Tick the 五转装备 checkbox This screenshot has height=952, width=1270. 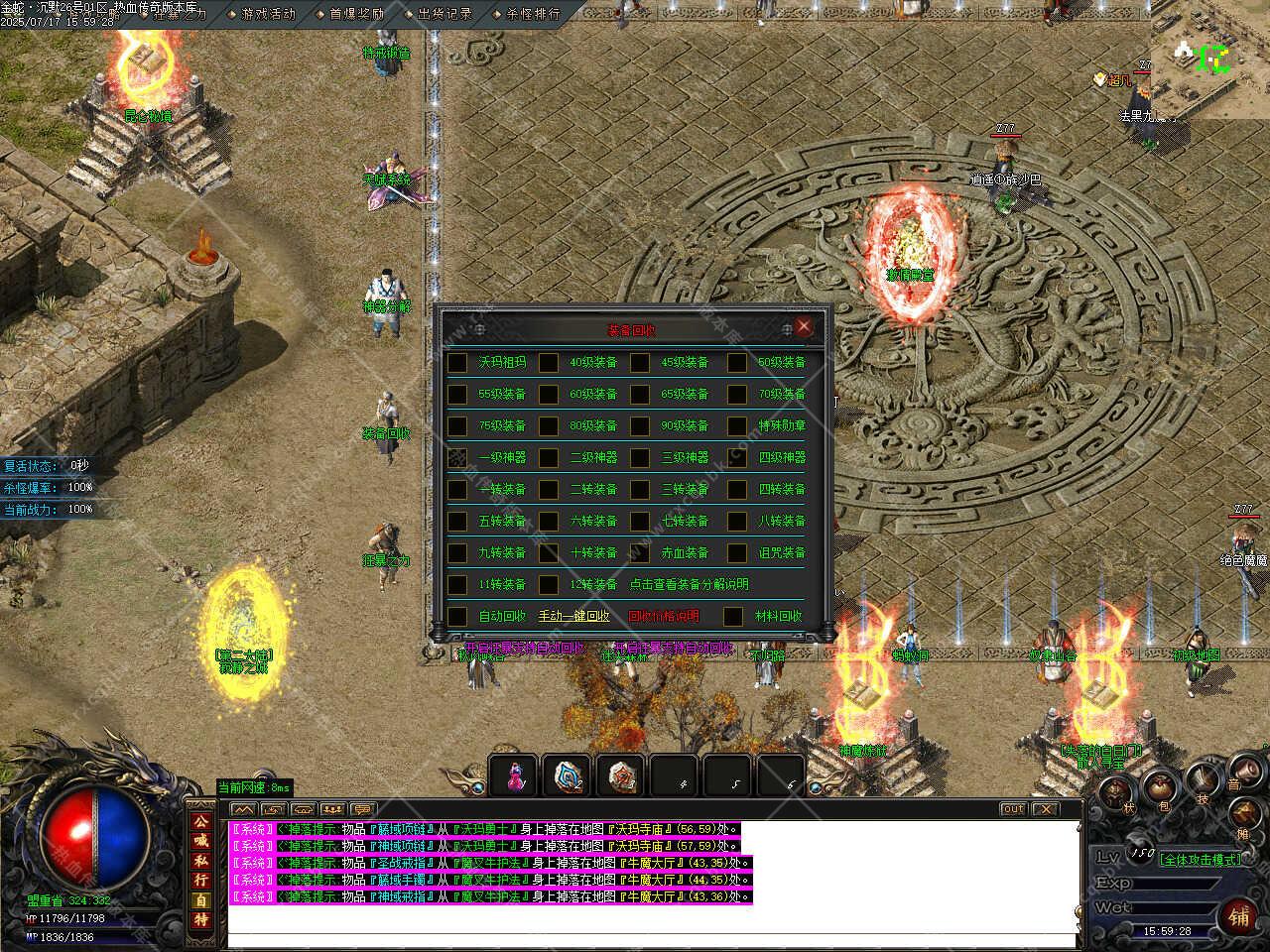tap(457, 522)
